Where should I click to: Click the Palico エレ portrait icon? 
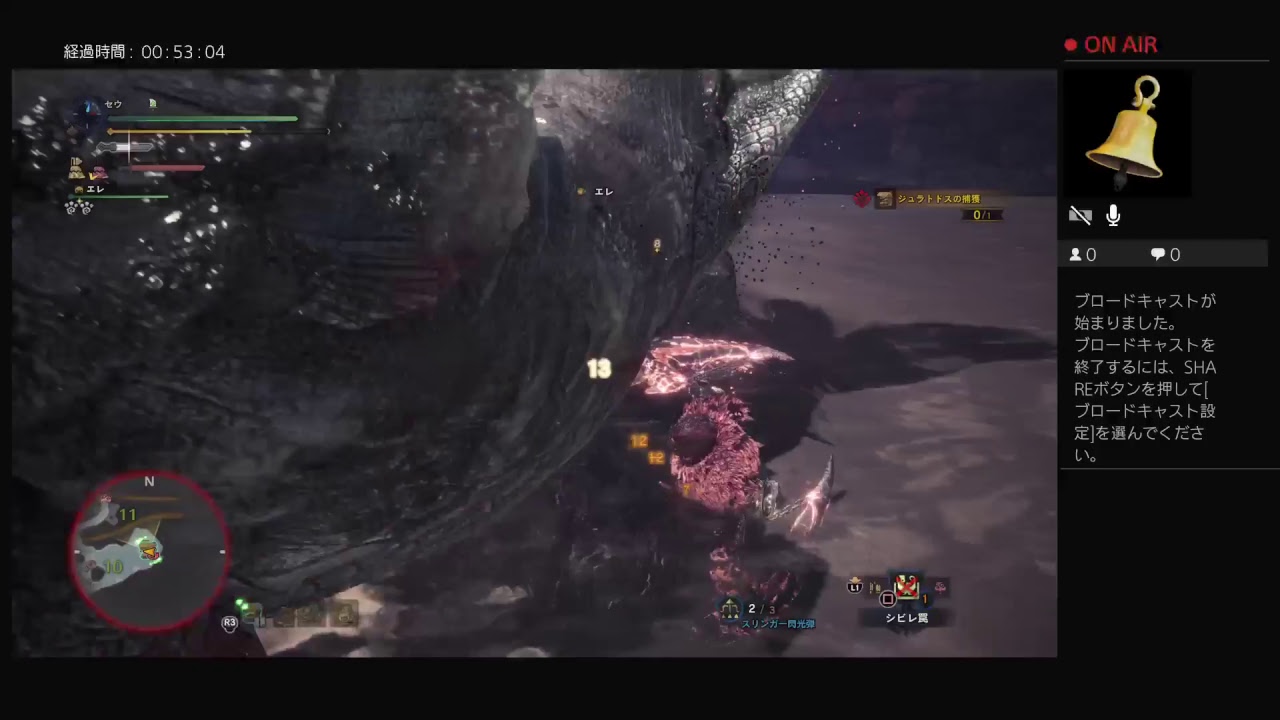click(x=79, y=190)
